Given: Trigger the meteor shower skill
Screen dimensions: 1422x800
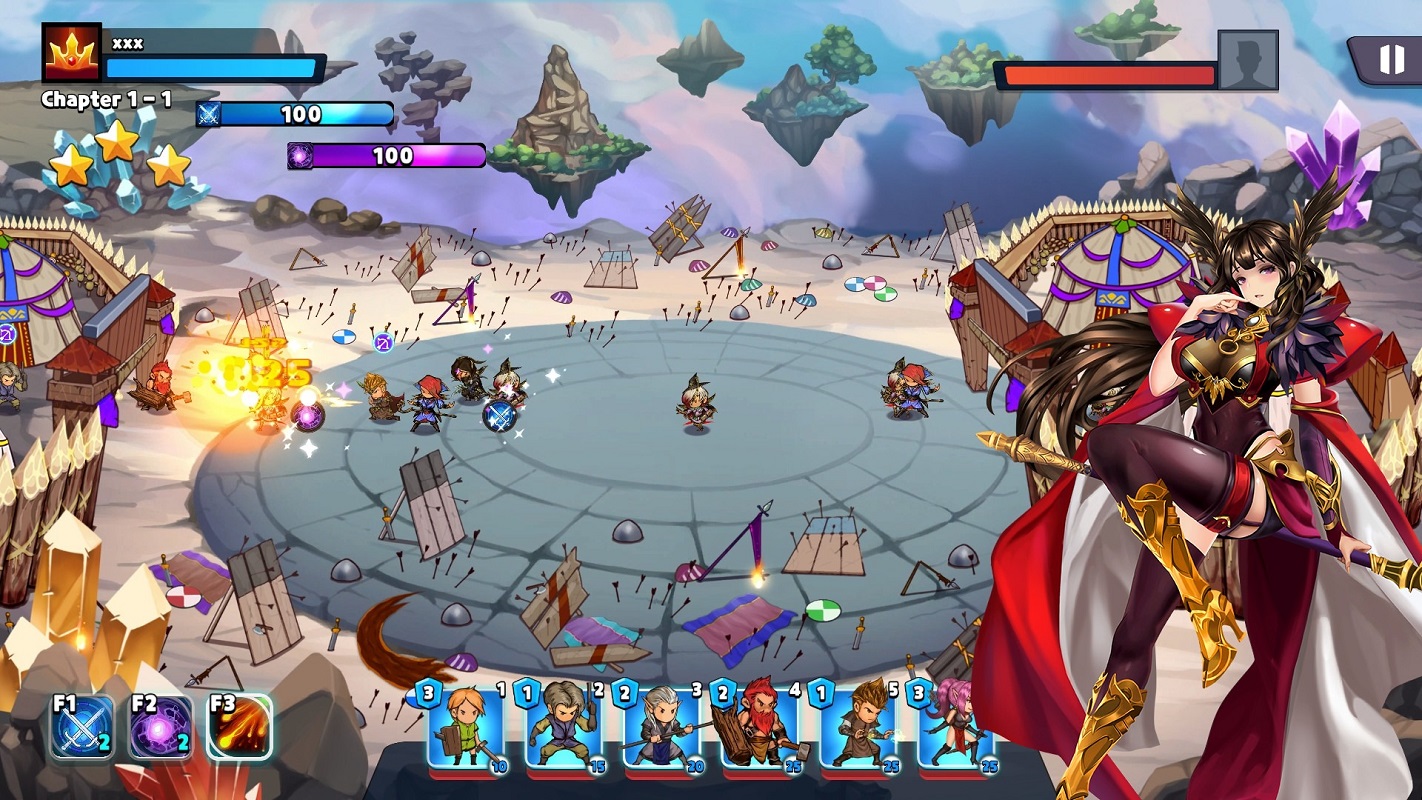Looking at the screenshot, I should [x=239, y=727].
